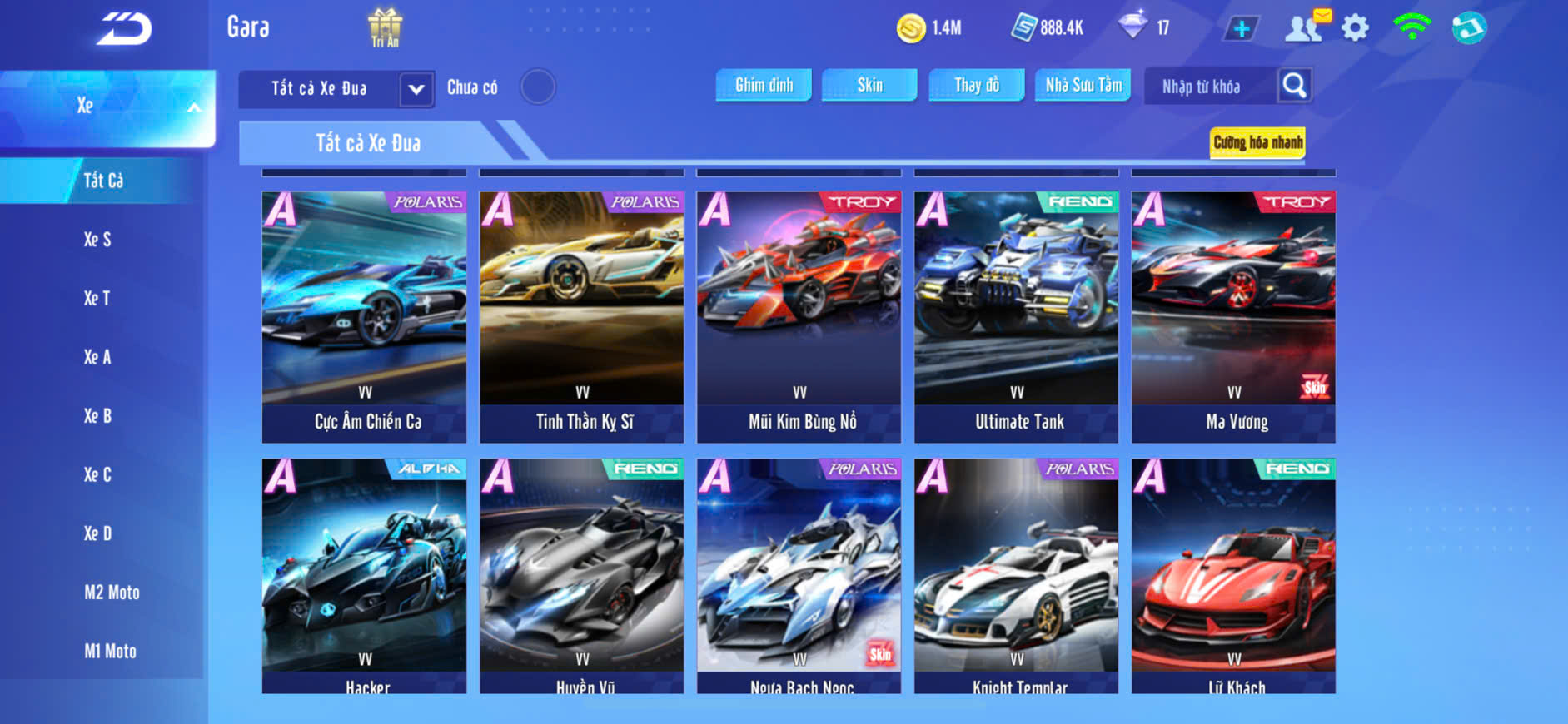Click the magnifying glass search button

point(1294,86)
